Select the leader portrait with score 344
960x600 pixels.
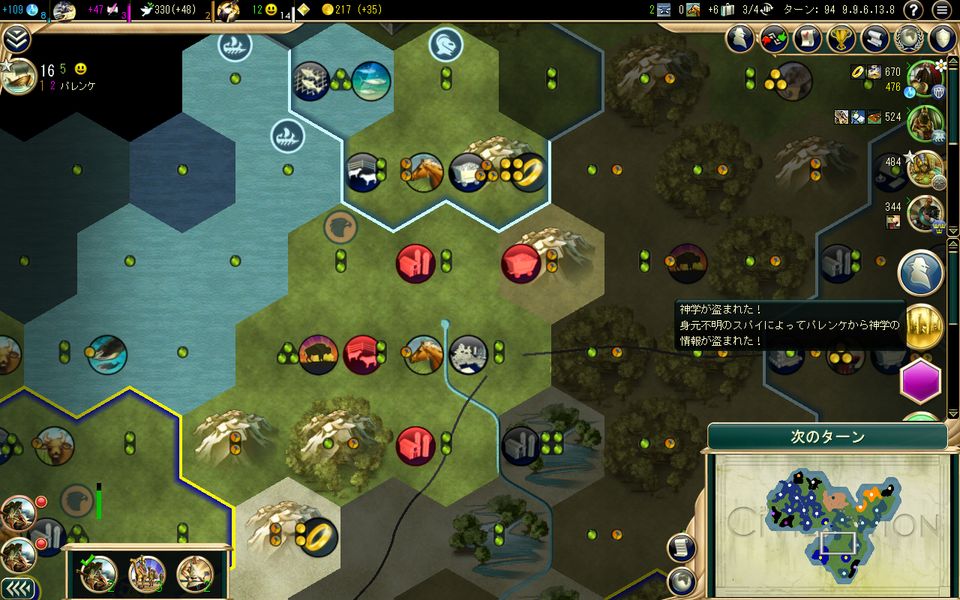point(926,211)
